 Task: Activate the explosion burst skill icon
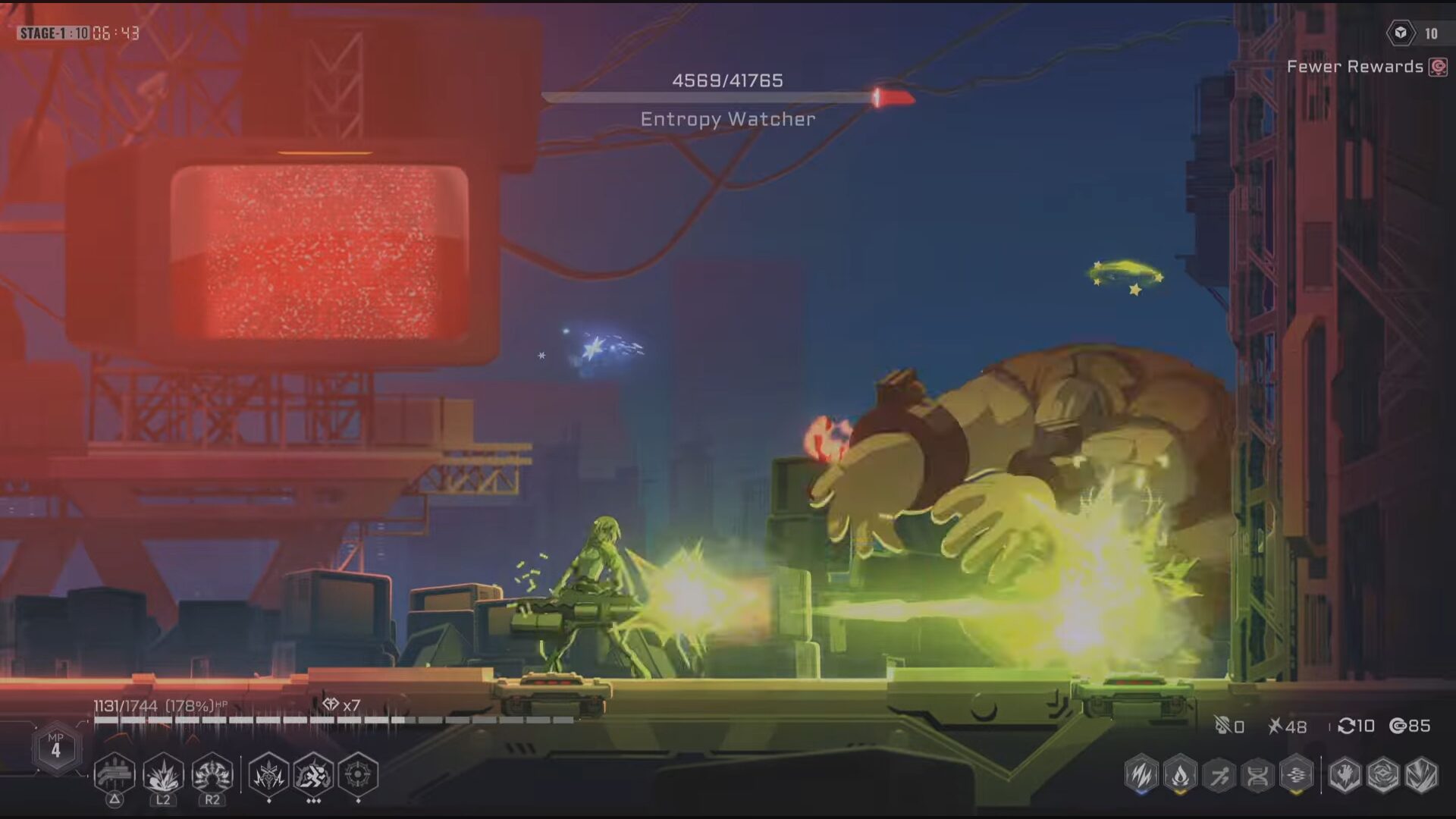(163, 774)
